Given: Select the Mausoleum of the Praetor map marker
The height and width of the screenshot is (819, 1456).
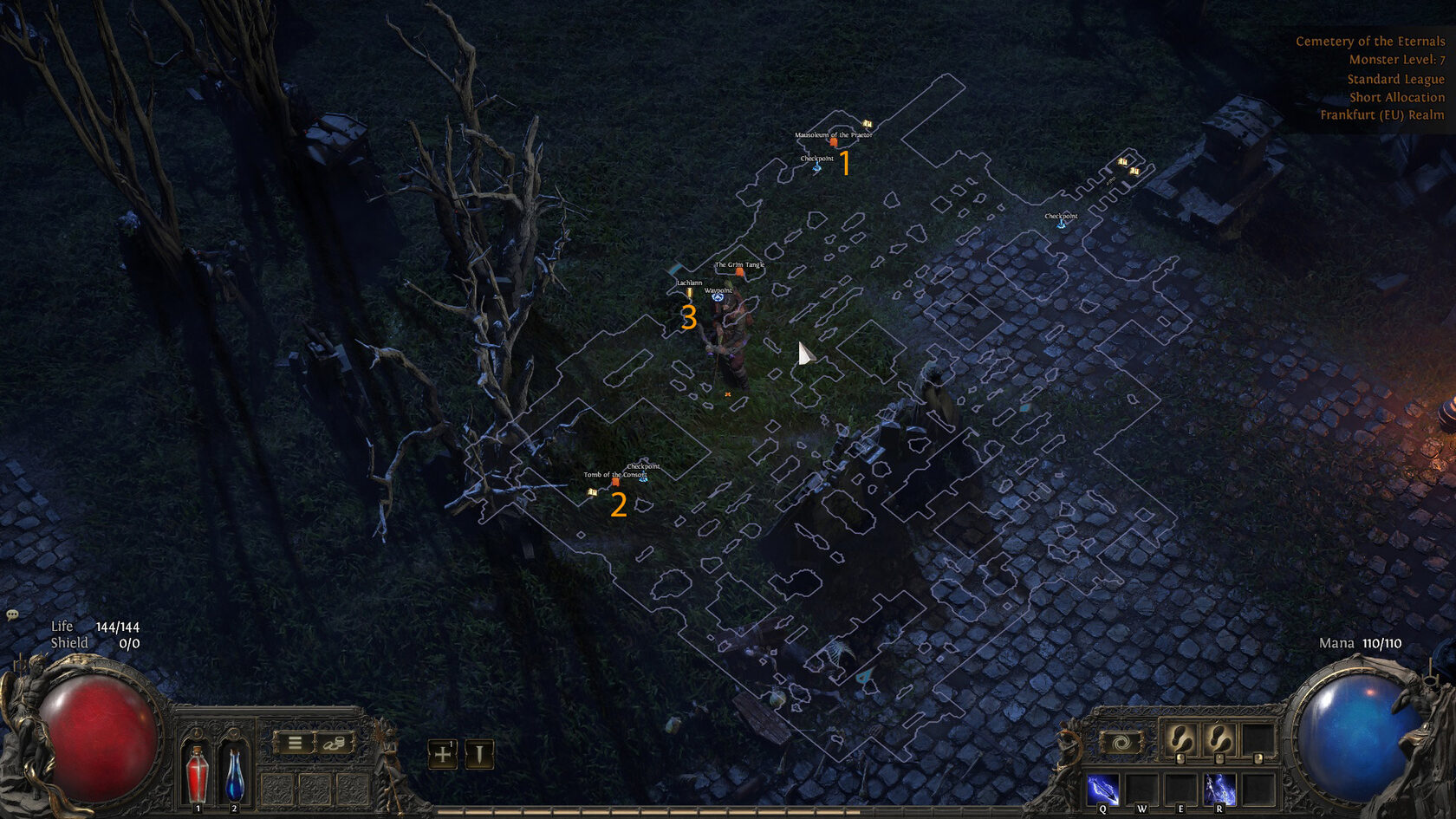Looking at the screenshot, I should (x=834, y=141).
